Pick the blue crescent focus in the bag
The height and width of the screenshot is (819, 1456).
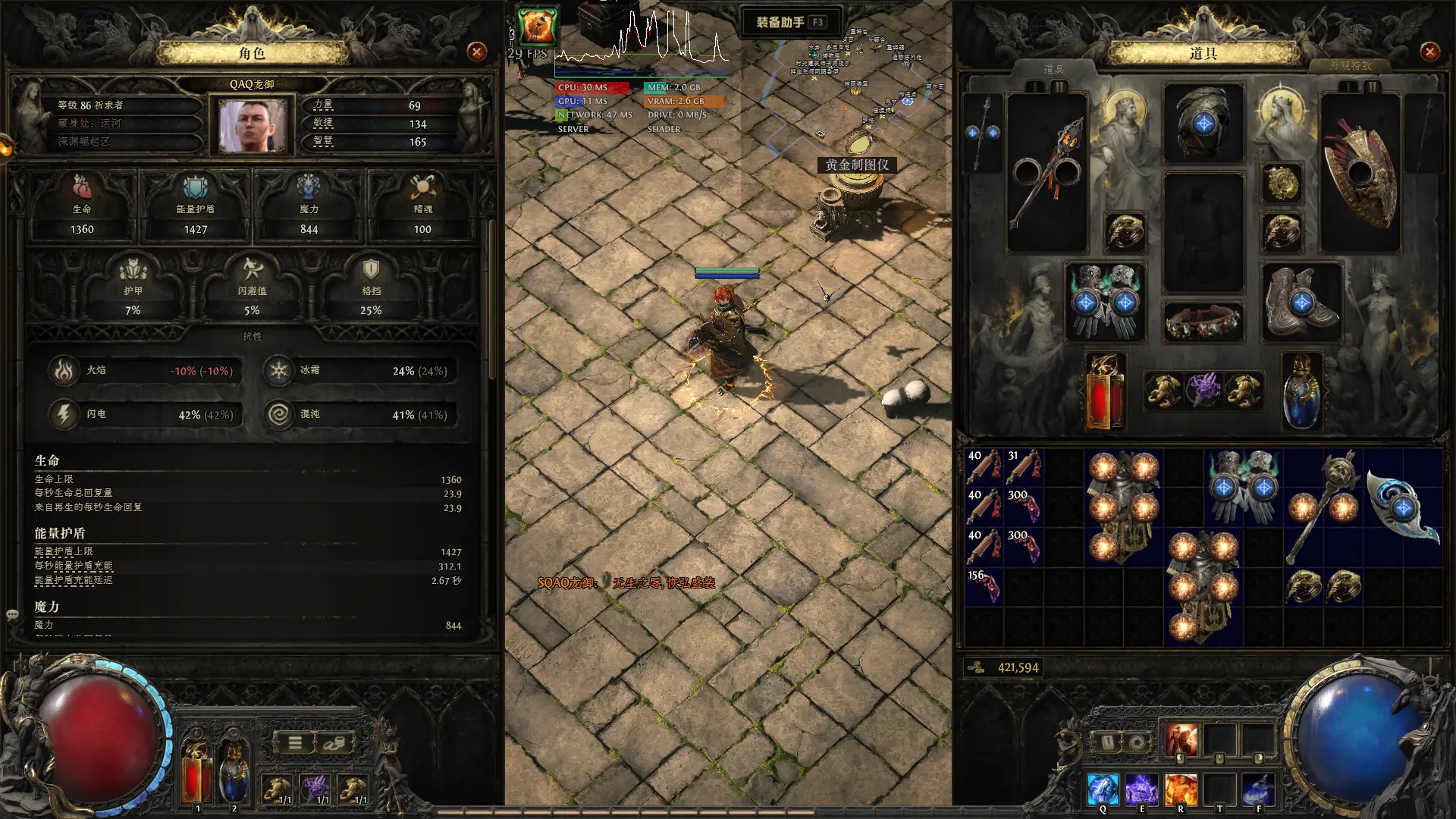point(1403,507)
